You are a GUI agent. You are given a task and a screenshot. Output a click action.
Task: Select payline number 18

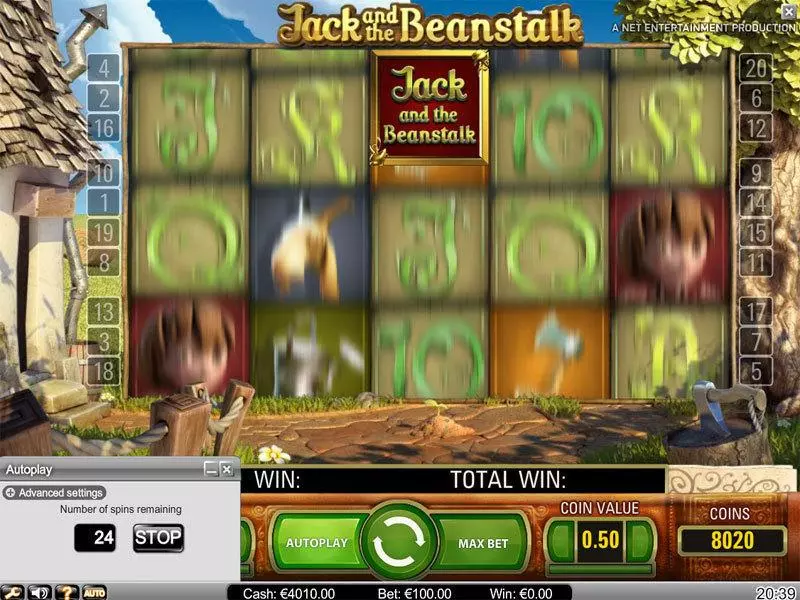pyautogui.click(x=104, y=371)
